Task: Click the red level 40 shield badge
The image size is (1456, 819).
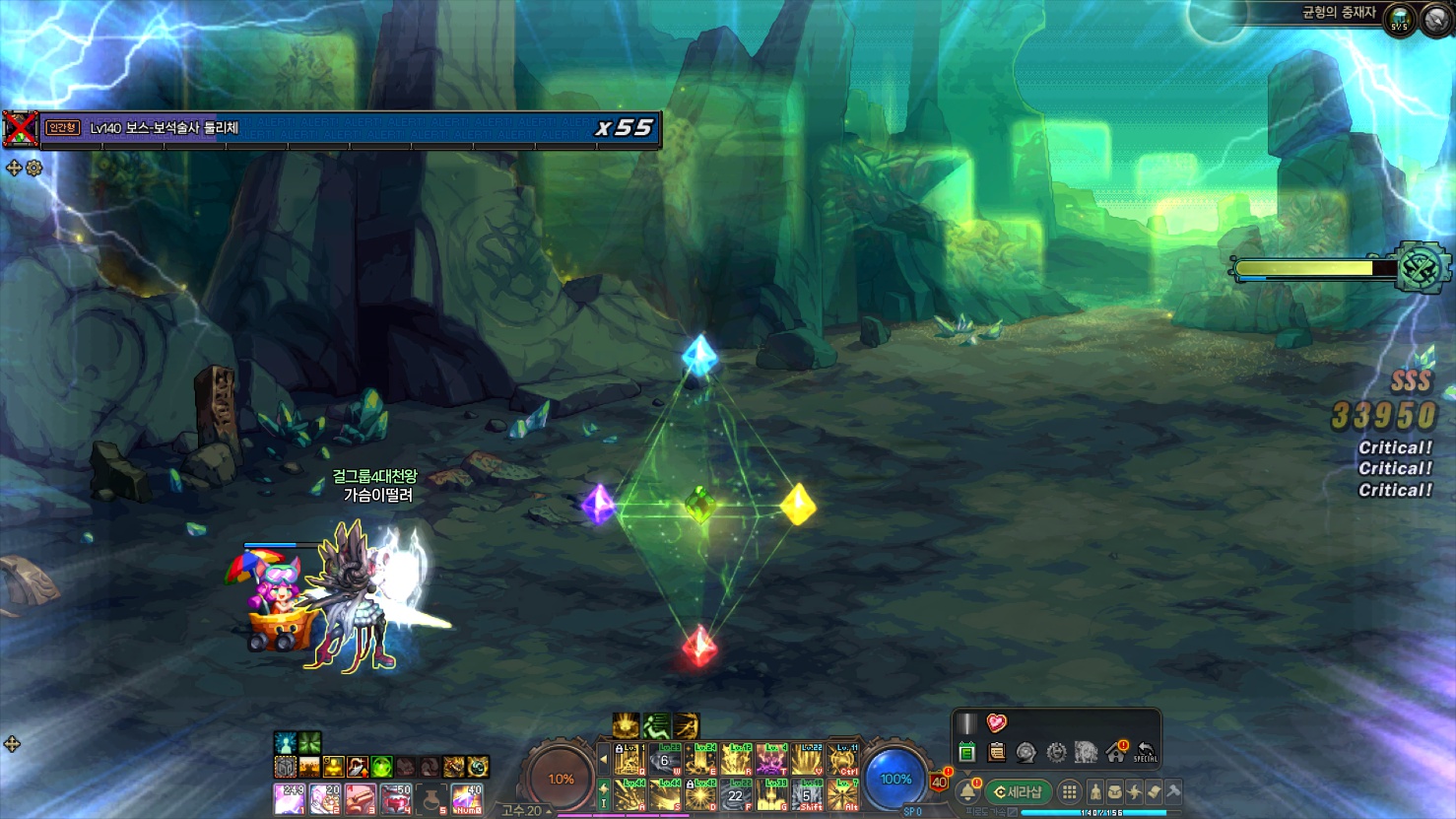Action: (x=939, y=783)
